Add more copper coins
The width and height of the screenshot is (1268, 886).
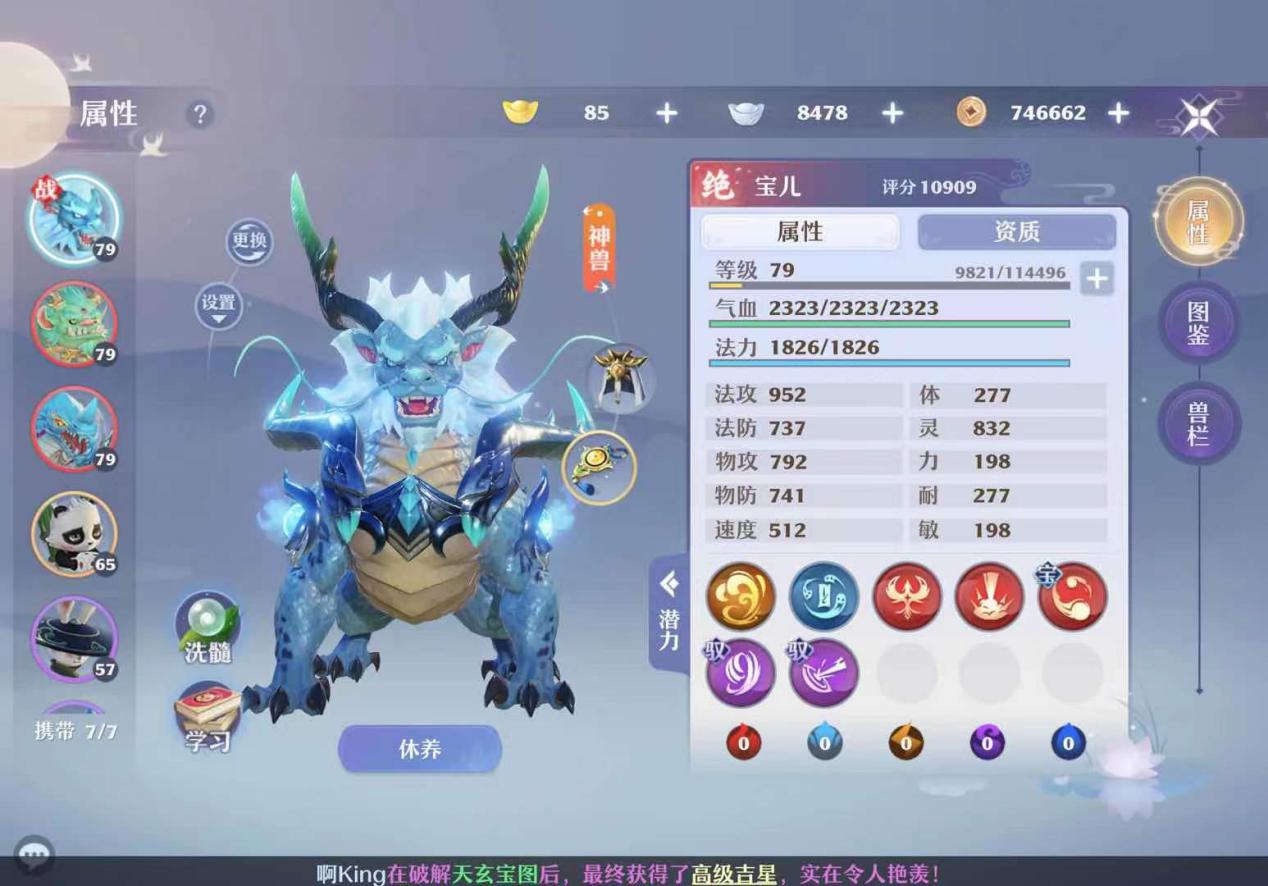point(1119,113)
